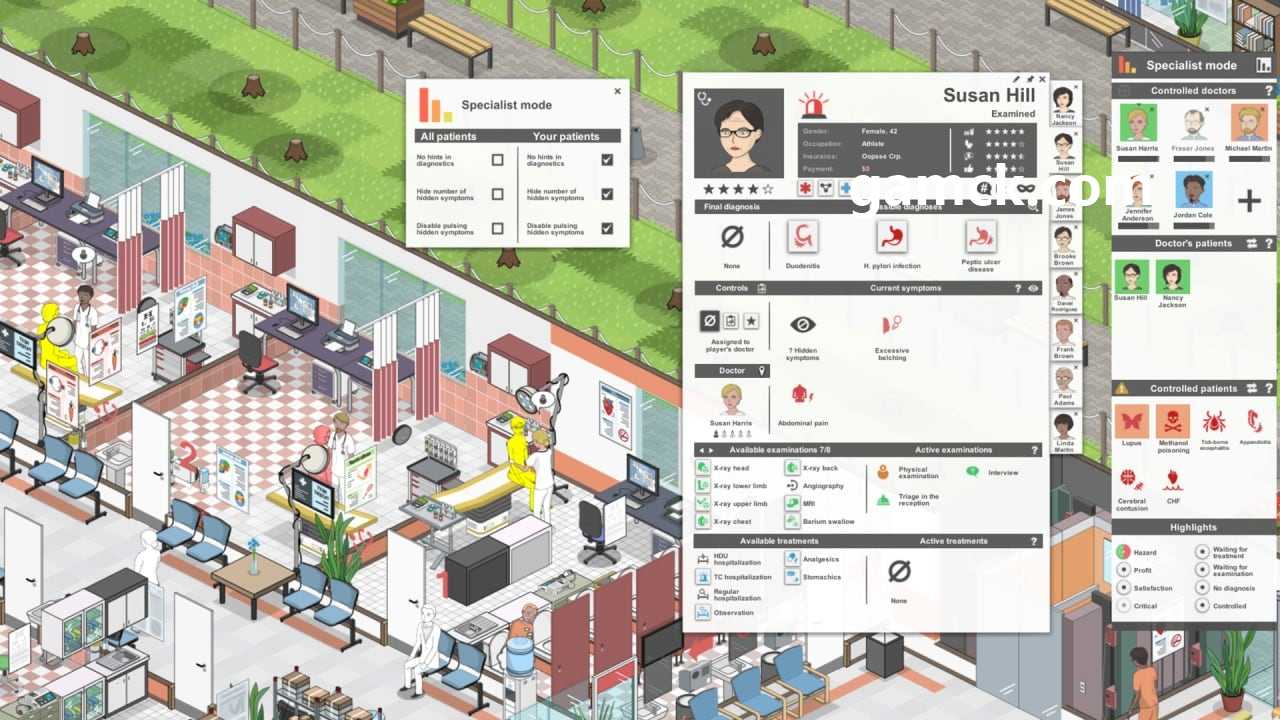The height and width of the screenshot is (720, 1280).
Task: Close the Susan Hill patient card
Action: [x=1042, y=79]
